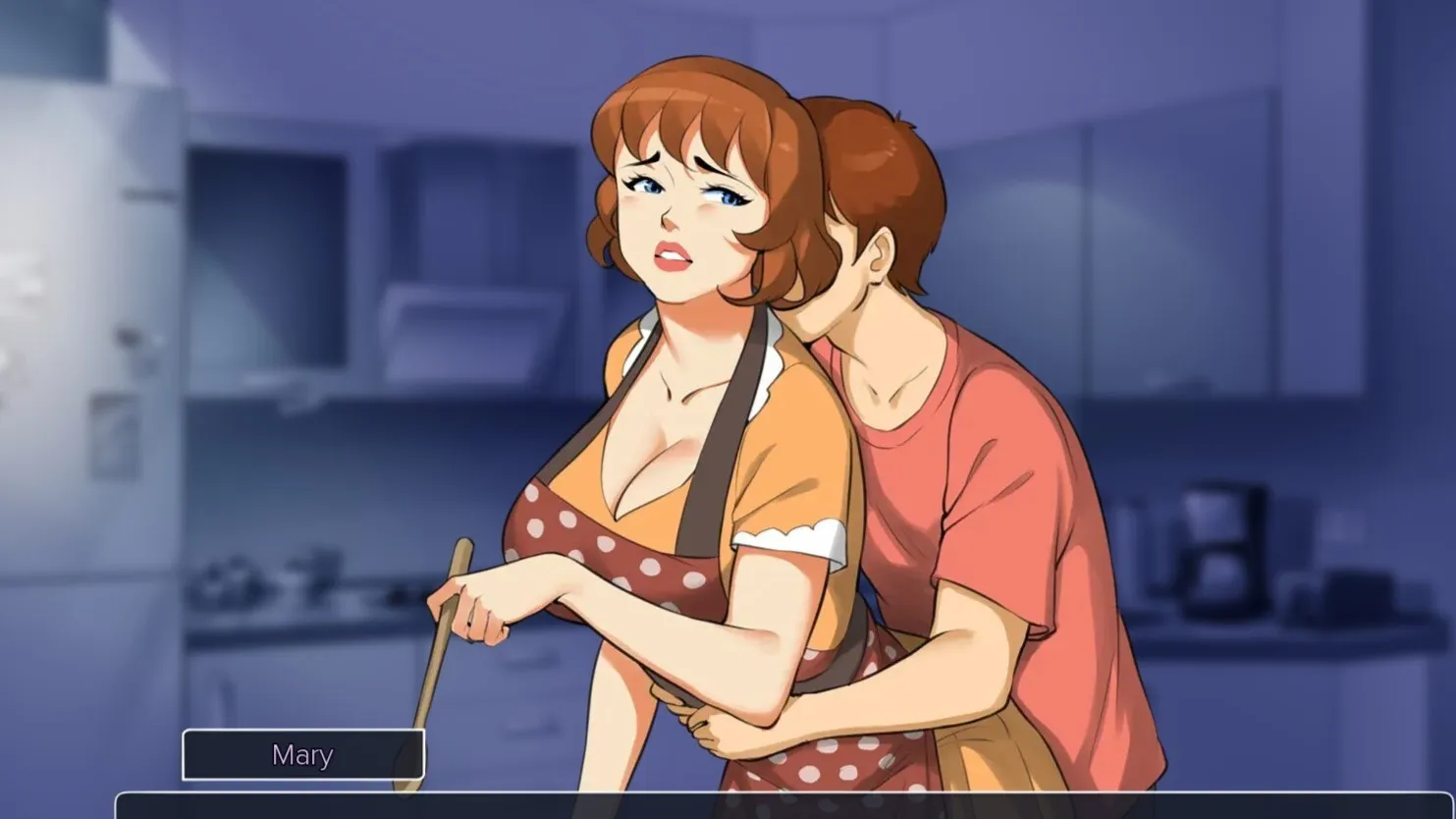
Task: Click Mary's face
Action: click(687, 206)
